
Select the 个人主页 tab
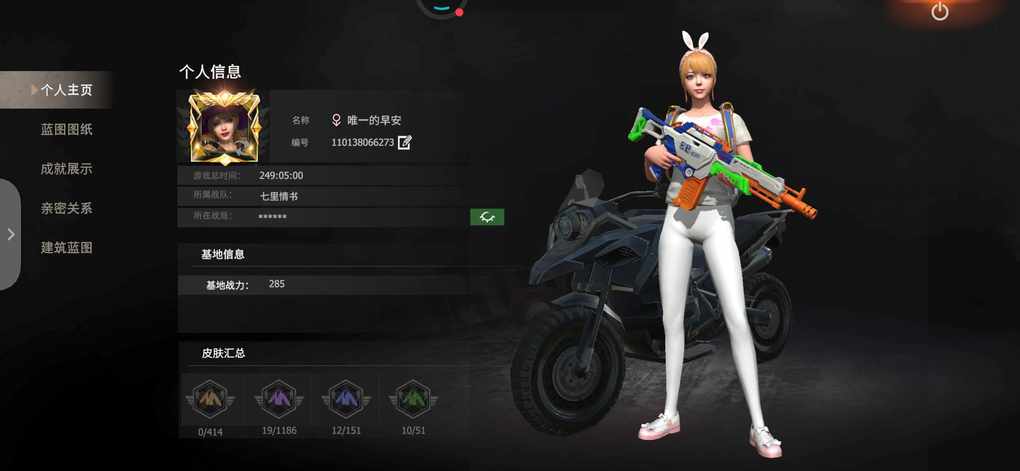(x=66, y=90)
